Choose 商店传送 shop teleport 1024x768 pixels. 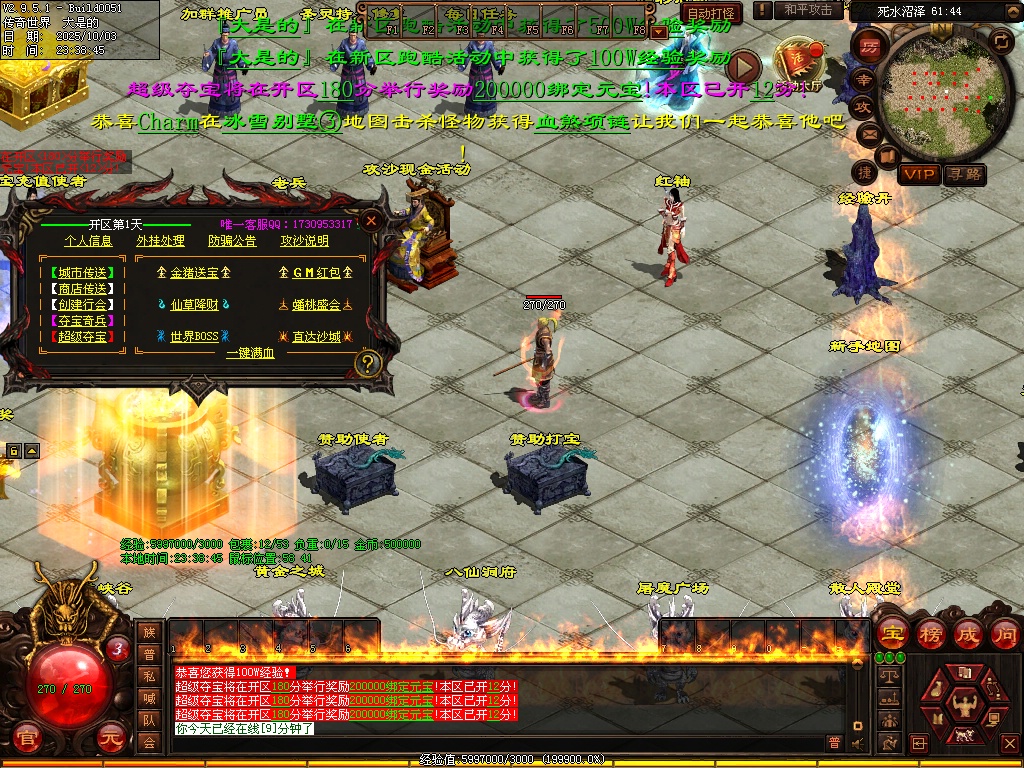[82, 288]
